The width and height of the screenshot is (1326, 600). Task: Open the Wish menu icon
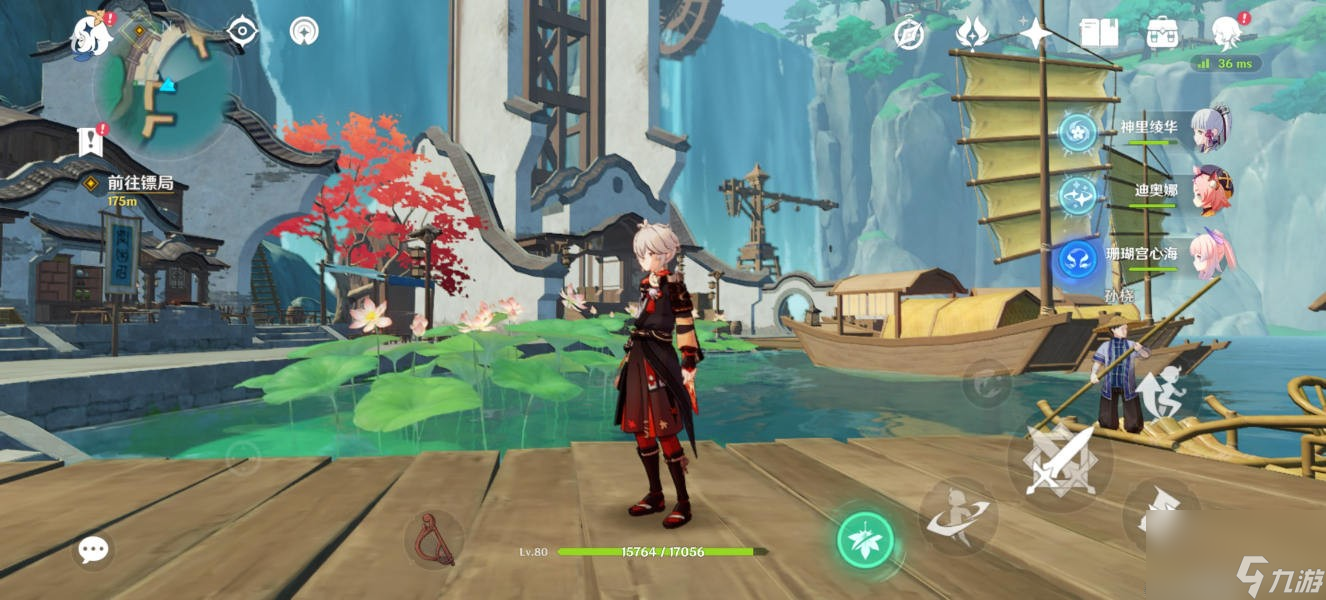(x=972, y=34)
